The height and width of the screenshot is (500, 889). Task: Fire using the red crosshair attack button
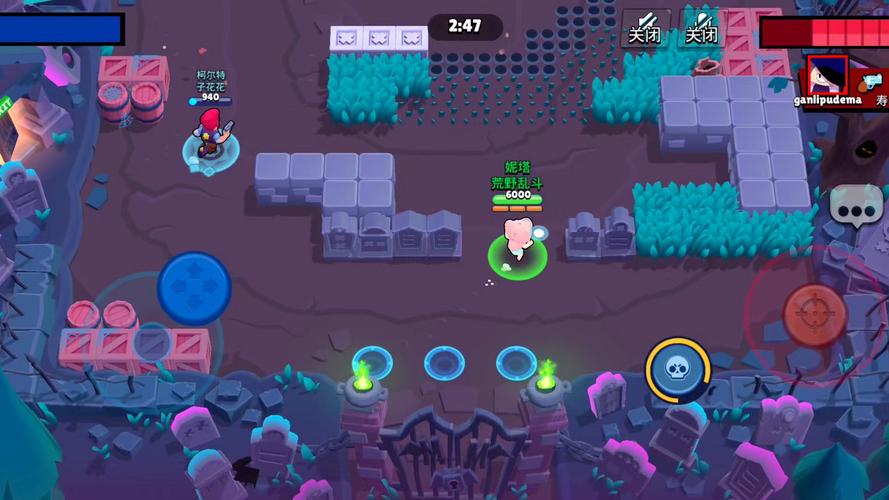click(814, 315)
